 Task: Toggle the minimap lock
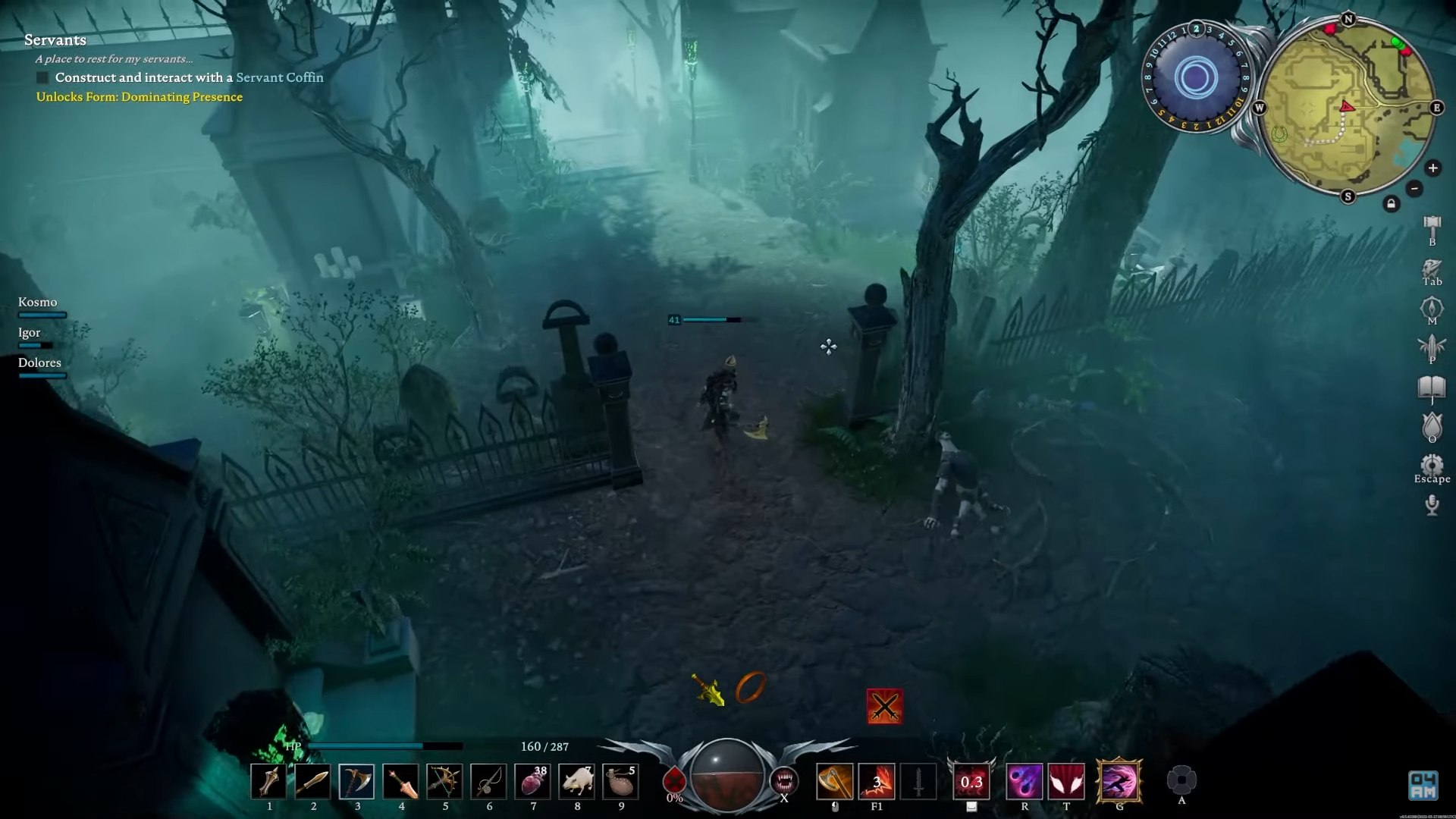pos(1392,202)
